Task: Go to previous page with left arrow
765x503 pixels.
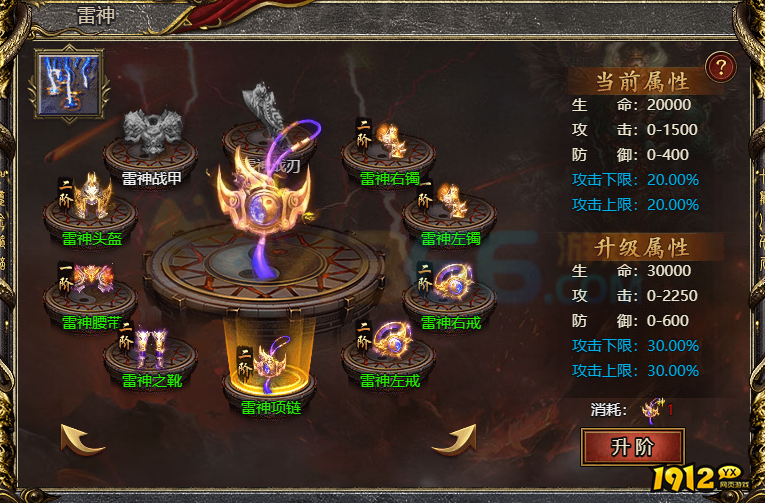Action: (83, 438)
